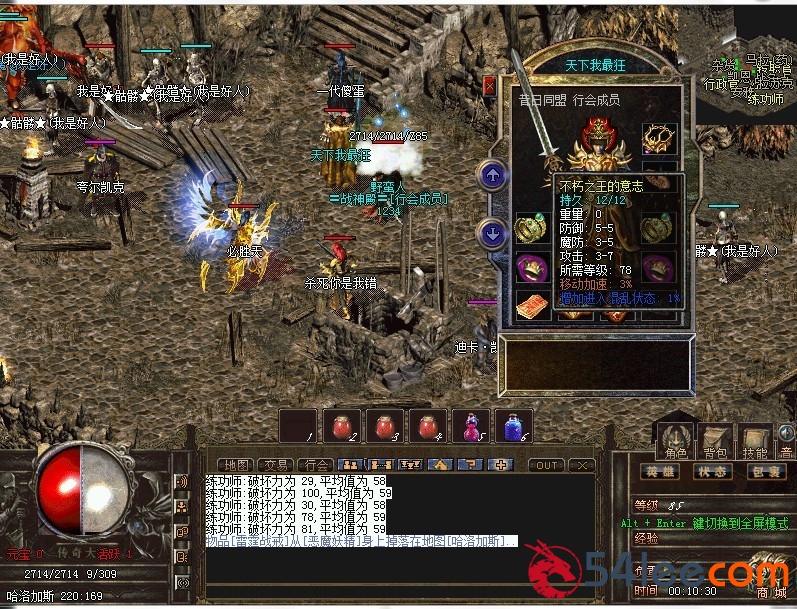Open the 角色 character sheet
The height and width of the screenshot is (609, 797).
click(x=677, y=441)
